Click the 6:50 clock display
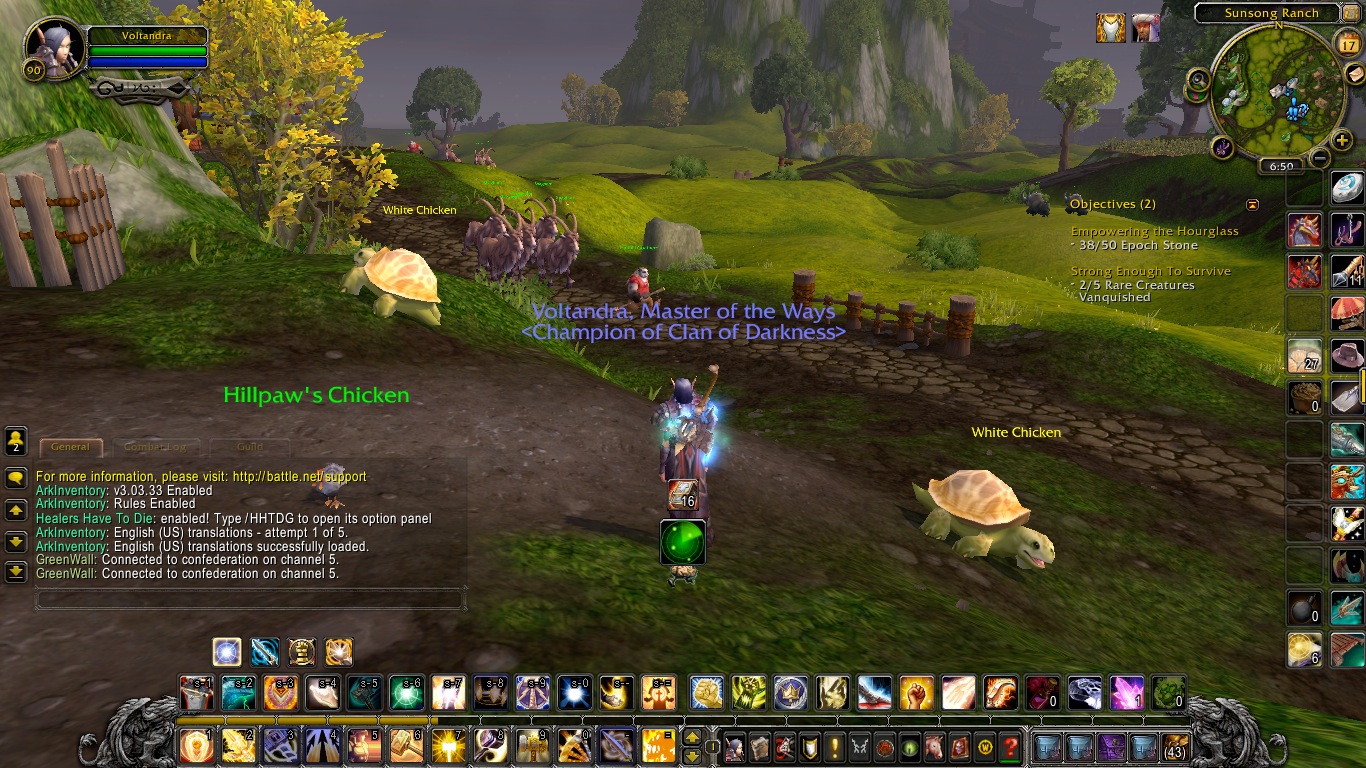 [x=1281, y=166]
